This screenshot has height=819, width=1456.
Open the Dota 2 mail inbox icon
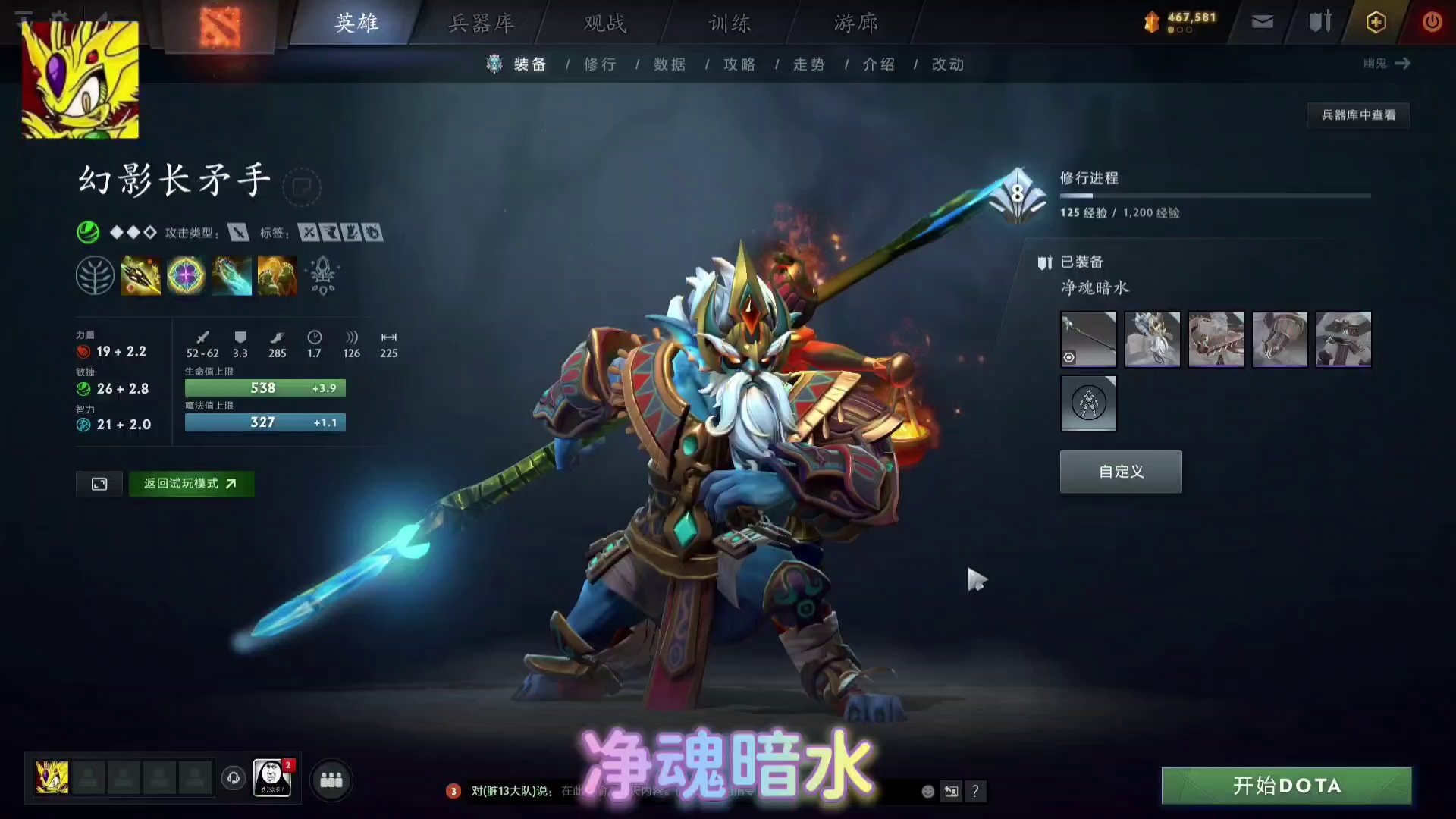1261,22
